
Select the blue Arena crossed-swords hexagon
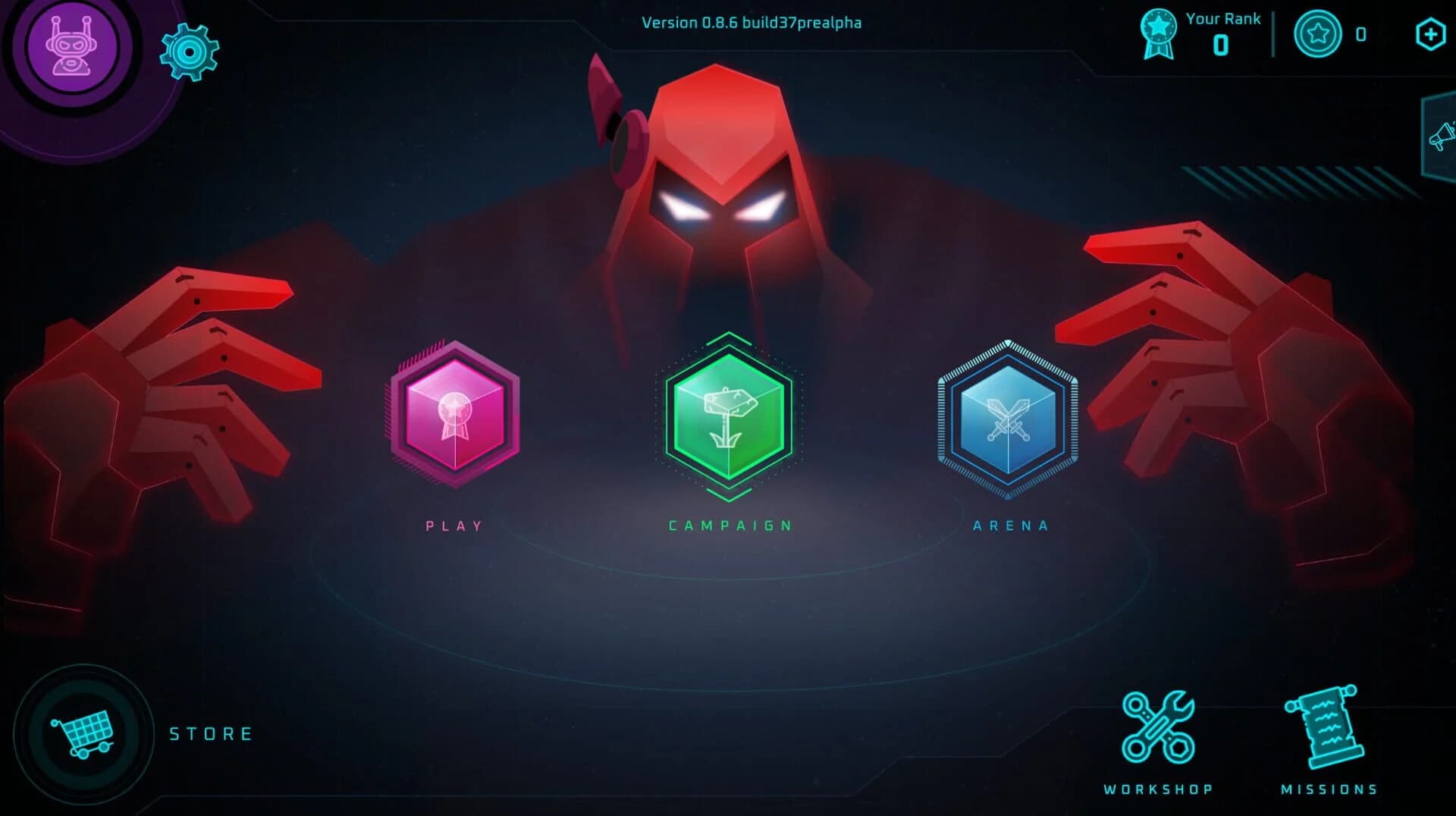(x=1009, y=417)
